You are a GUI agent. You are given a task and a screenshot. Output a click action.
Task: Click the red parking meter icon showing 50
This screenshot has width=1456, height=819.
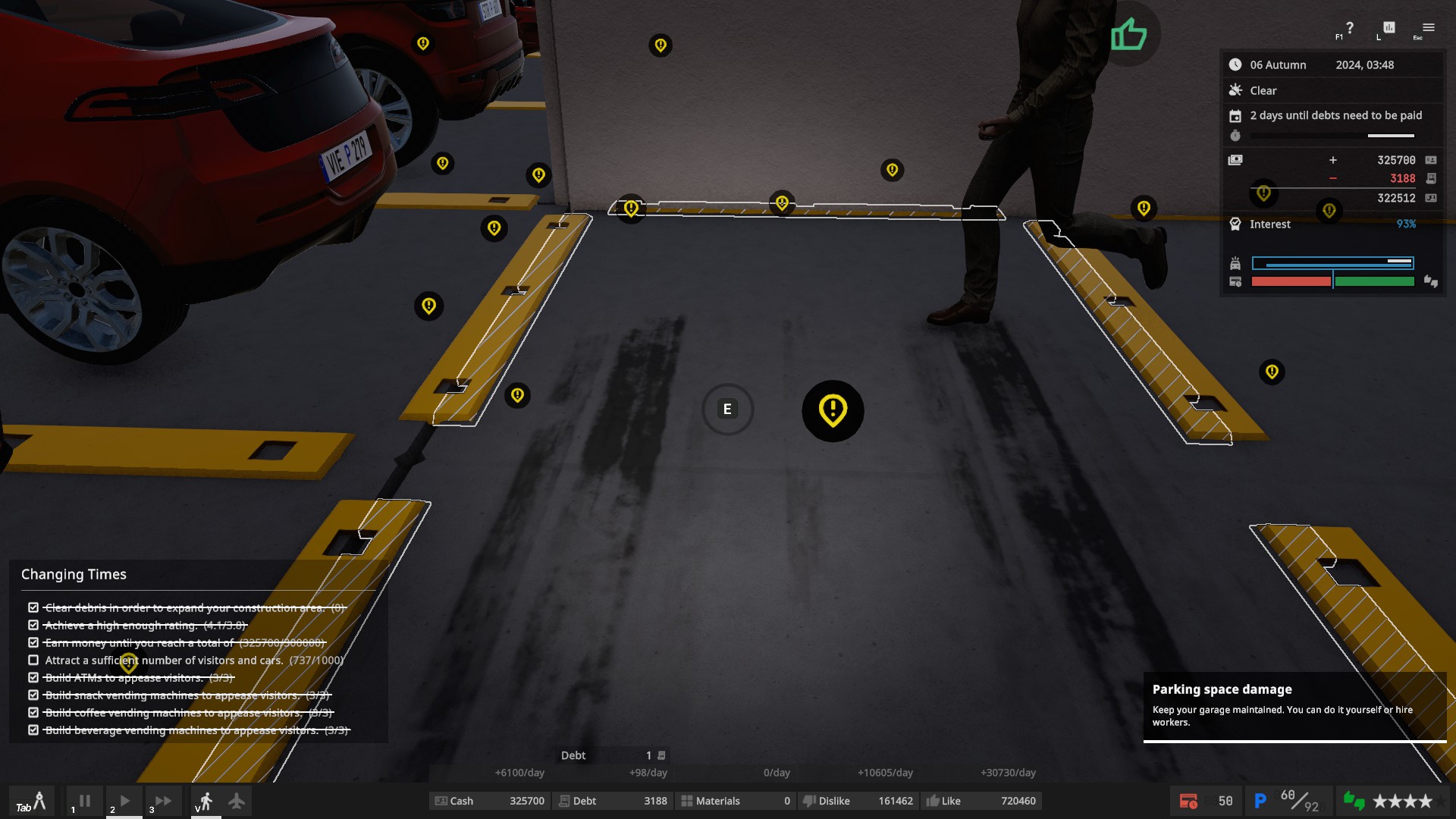click(x=1189, y=800)
